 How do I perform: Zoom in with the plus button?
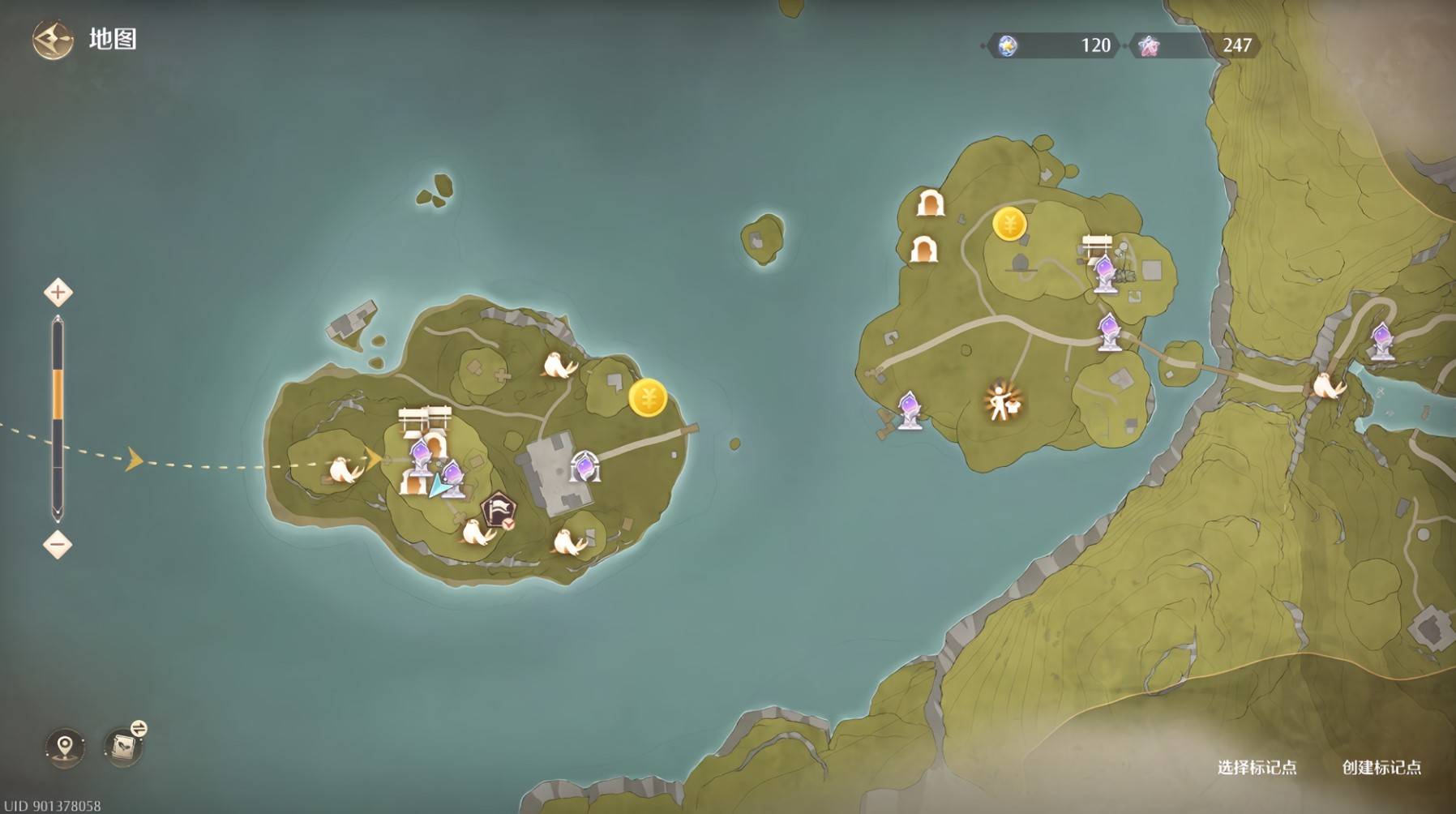tap(58, 292)
